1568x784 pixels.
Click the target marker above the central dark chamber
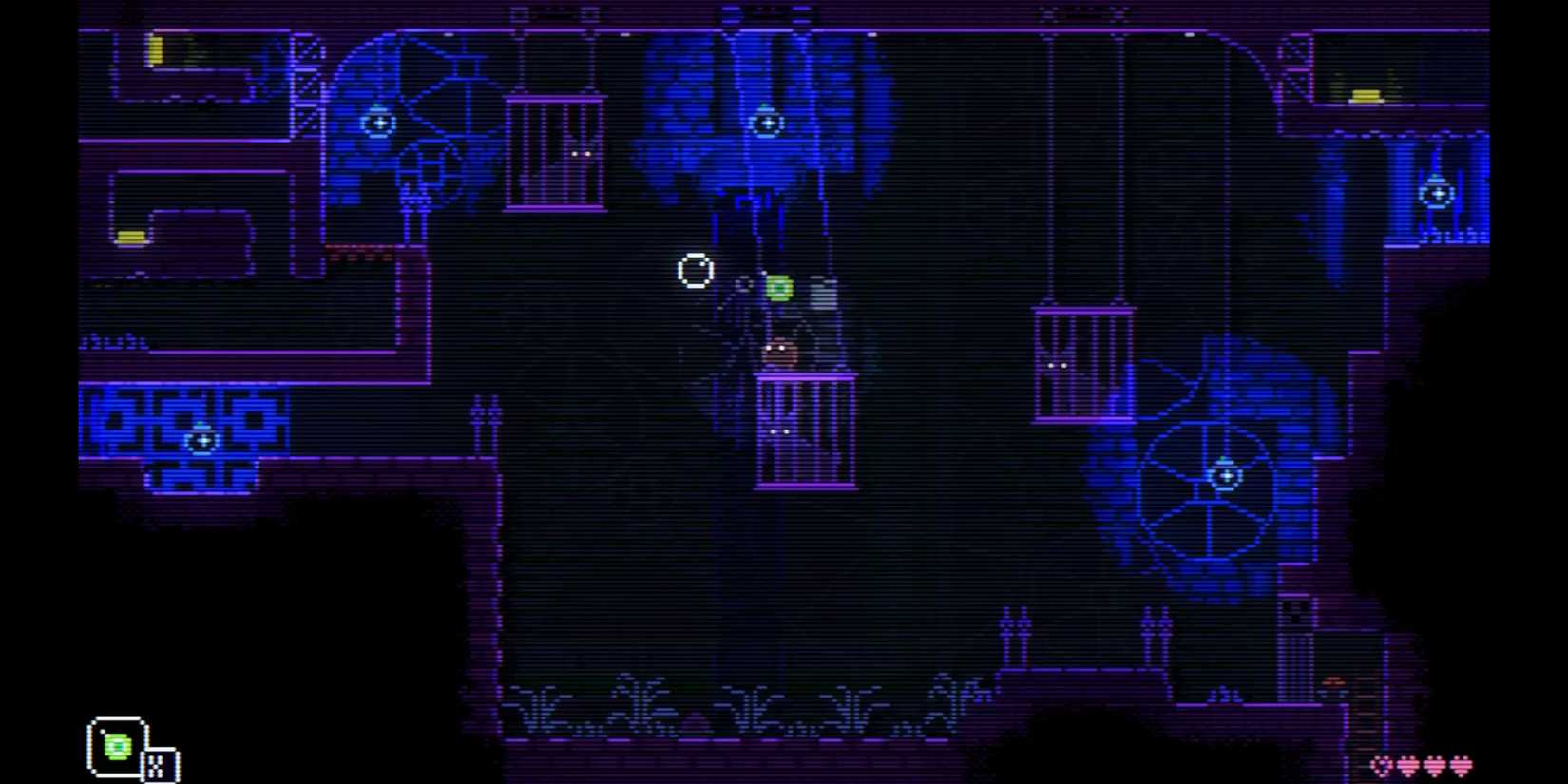pyautogui.click(x=766, y=123)
